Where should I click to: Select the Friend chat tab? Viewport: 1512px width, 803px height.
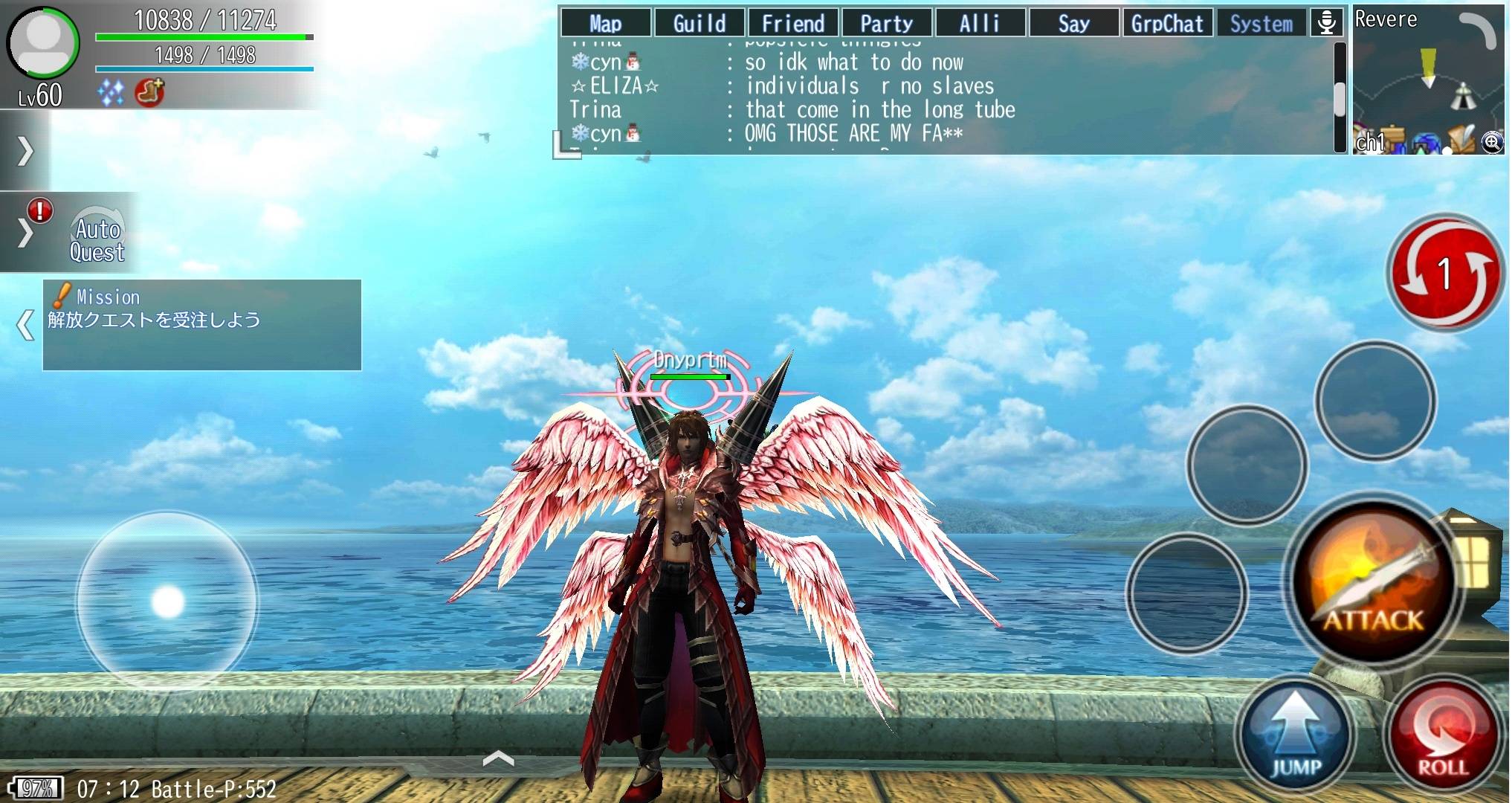[792, 23]
